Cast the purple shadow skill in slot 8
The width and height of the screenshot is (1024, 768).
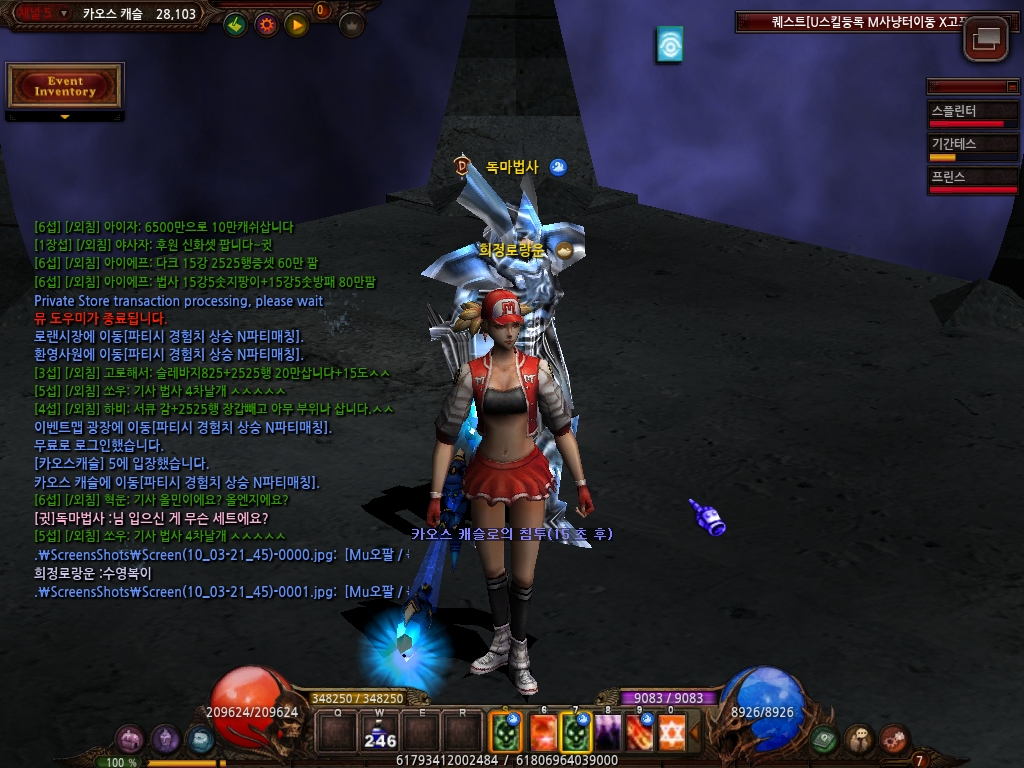(x=607, y=733)
